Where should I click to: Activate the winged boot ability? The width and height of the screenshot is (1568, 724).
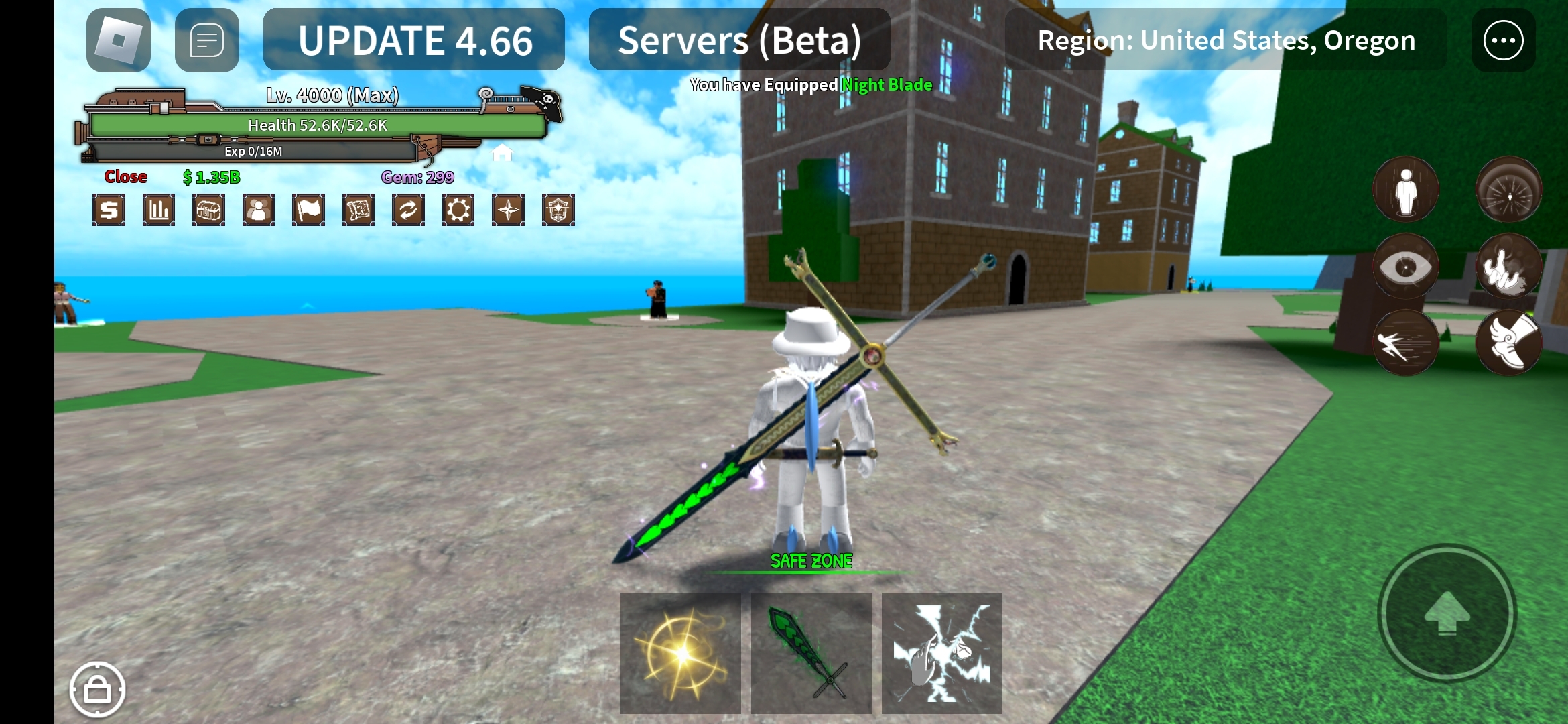pyautogui.click(x=1508, y=342)
